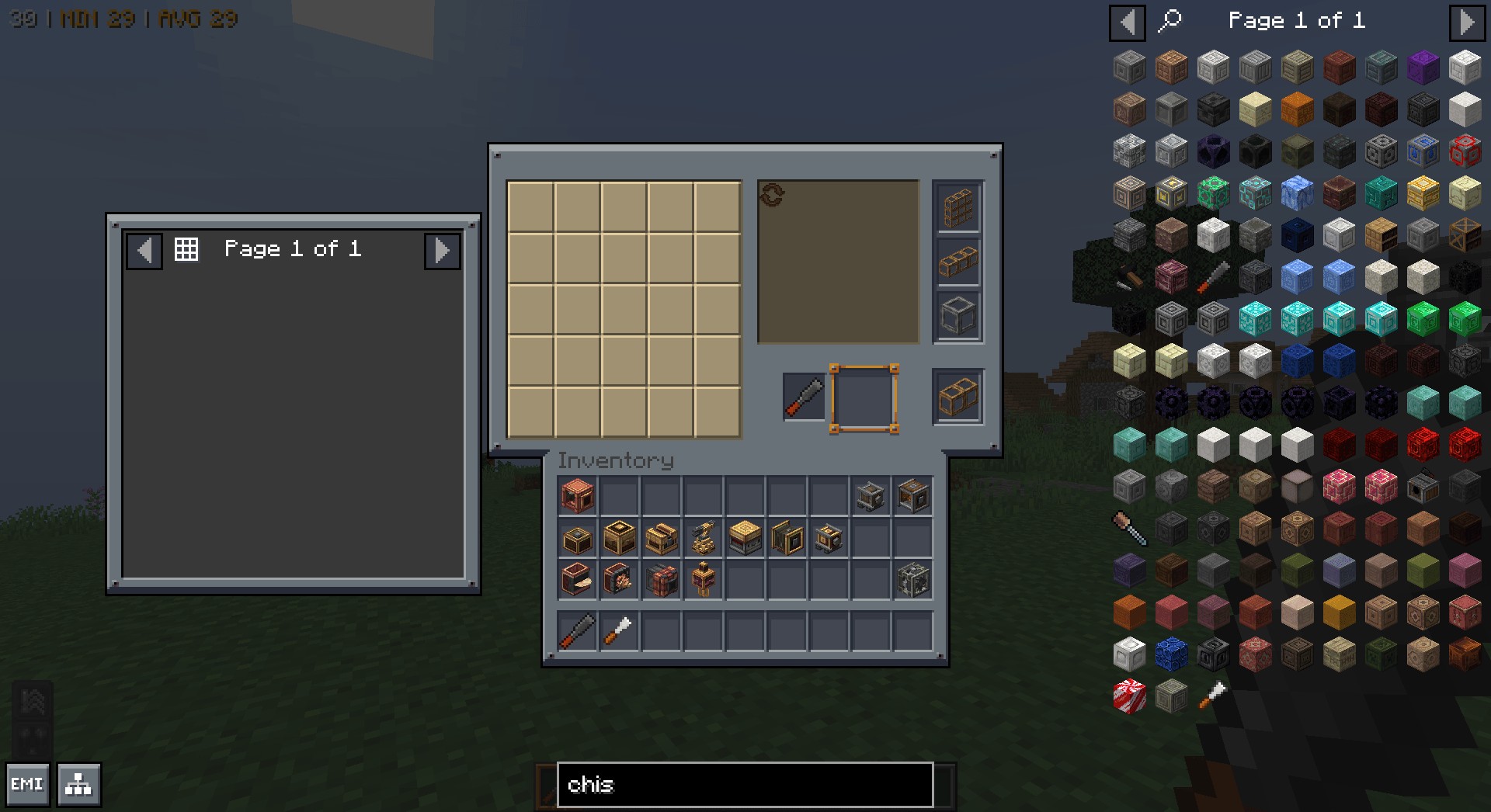This screenshot has height=812, width=1491.
Task: Focus the search box containing 'chis'
Action: [x=745, y=785]
